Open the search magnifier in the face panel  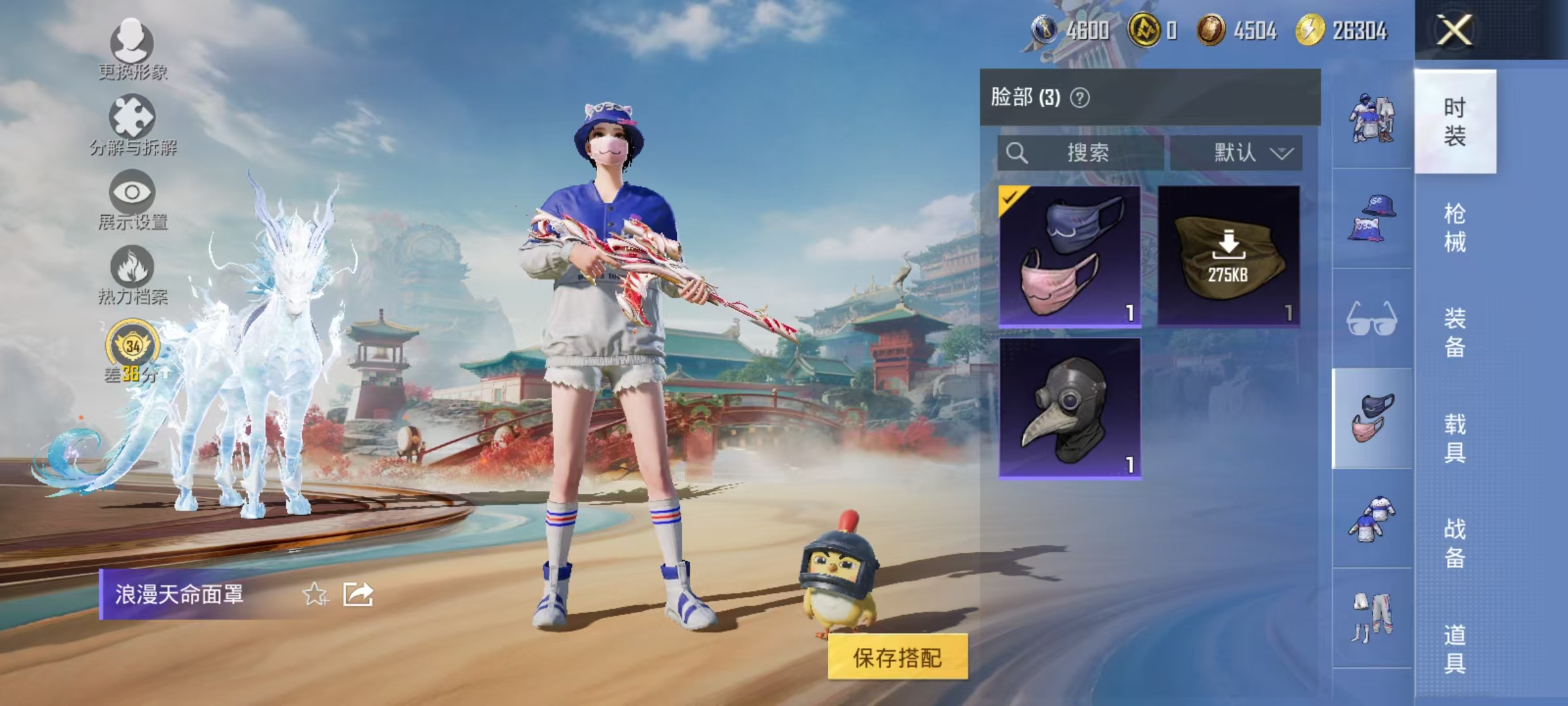click(1018, 152)
